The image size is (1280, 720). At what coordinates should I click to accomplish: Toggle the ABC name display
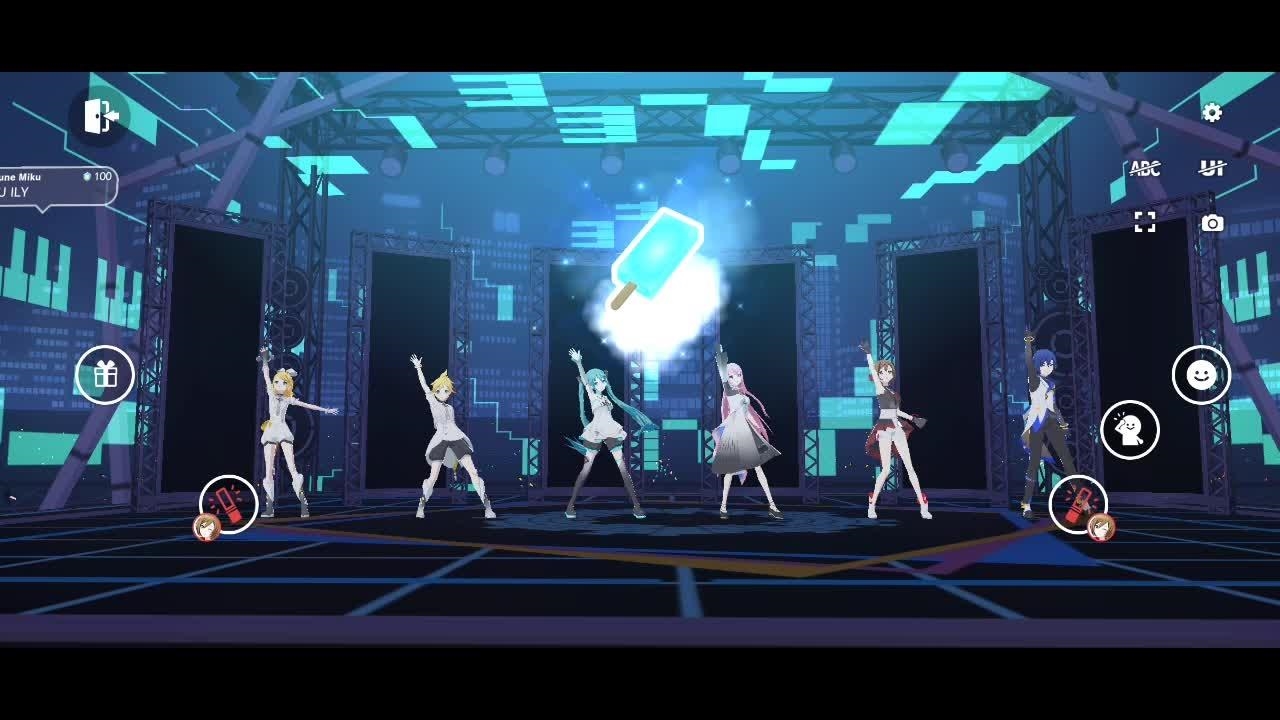point(1145,168)
